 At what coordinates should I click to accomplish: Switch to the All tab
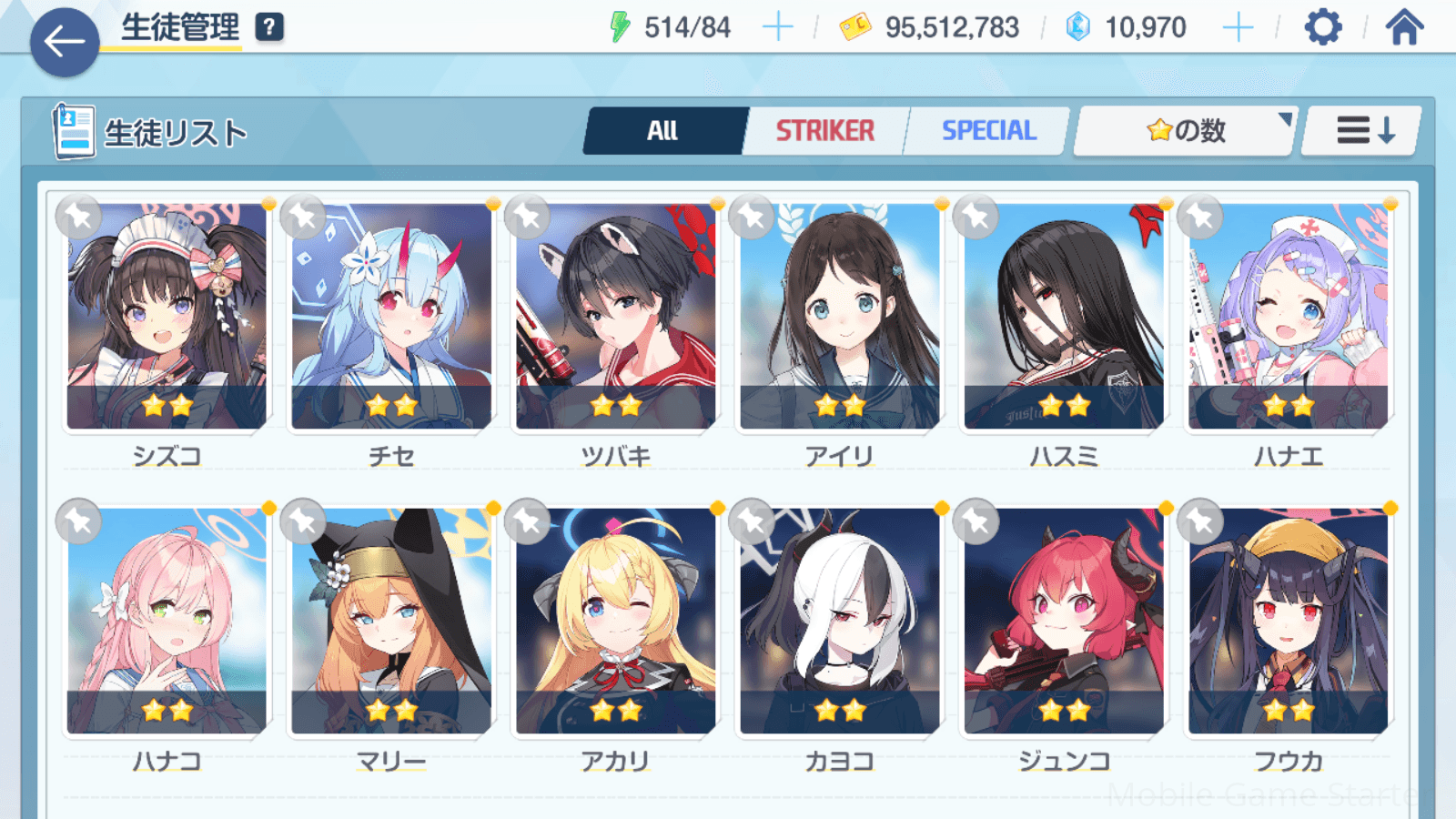[x=663, y=131]
